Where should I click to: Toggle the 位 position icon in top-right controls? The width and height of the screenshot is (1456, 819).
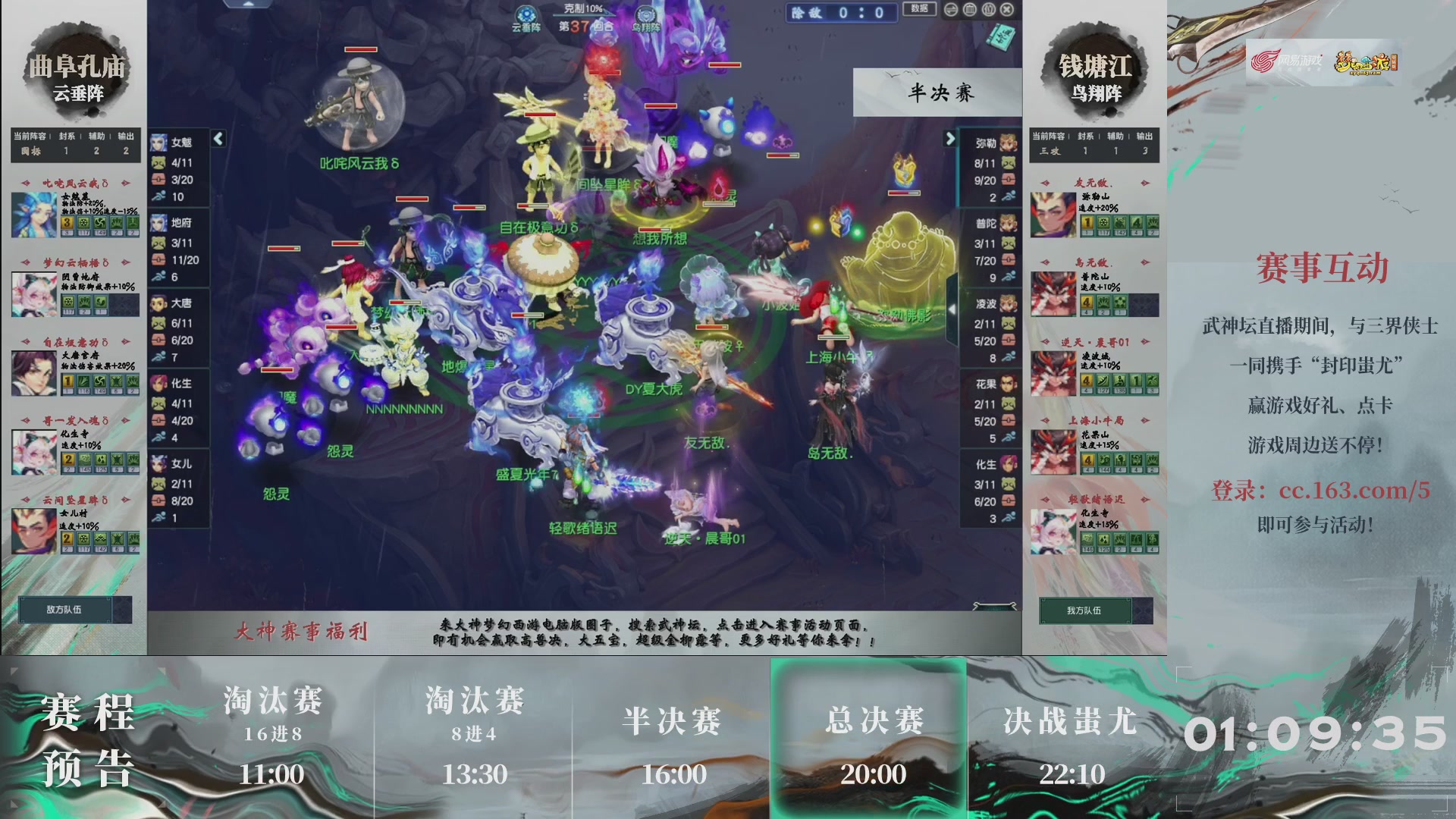(x=989, y=10)
